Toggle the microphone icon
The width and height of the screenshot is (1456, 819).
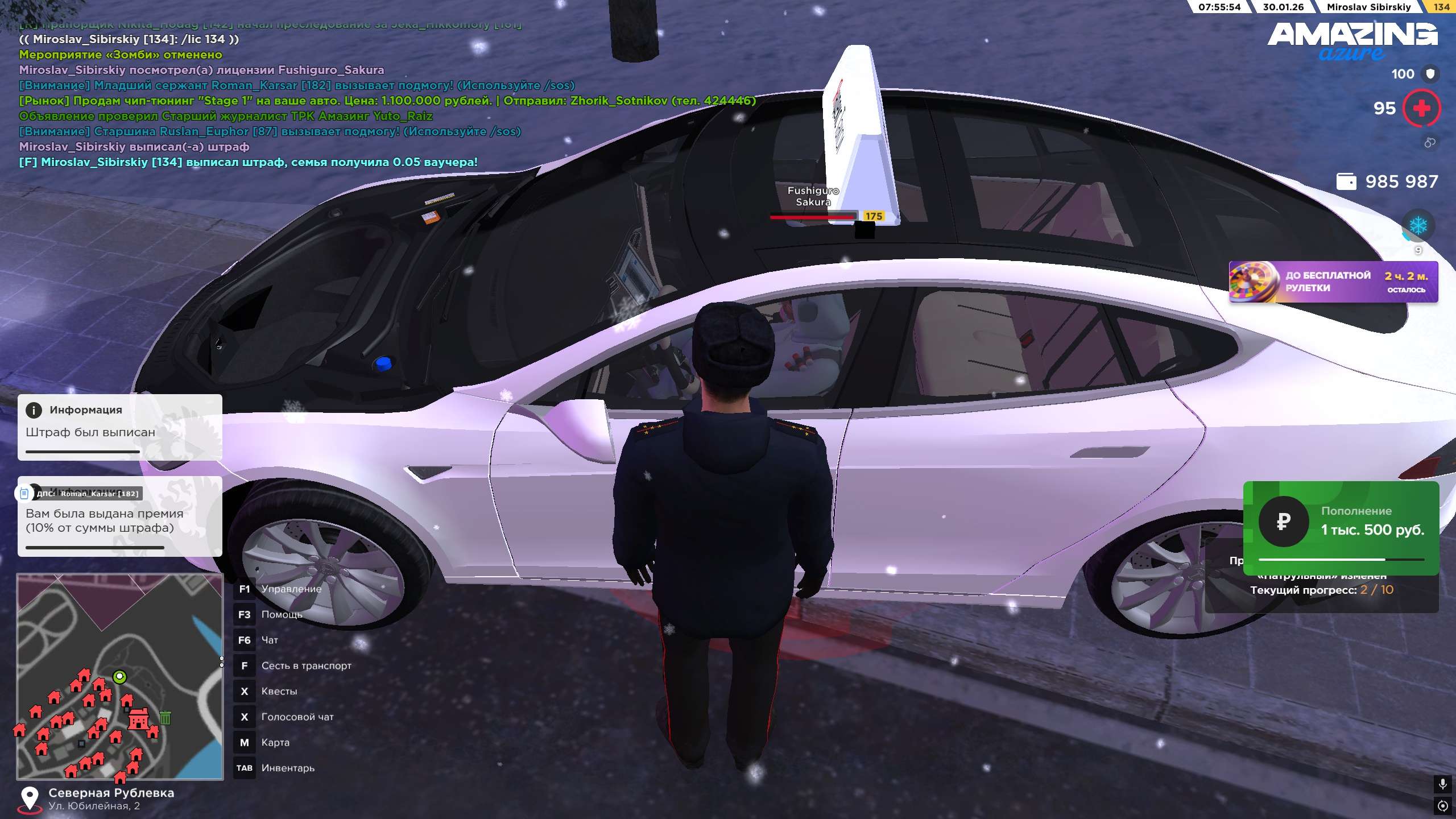(x=1442, y=785)
